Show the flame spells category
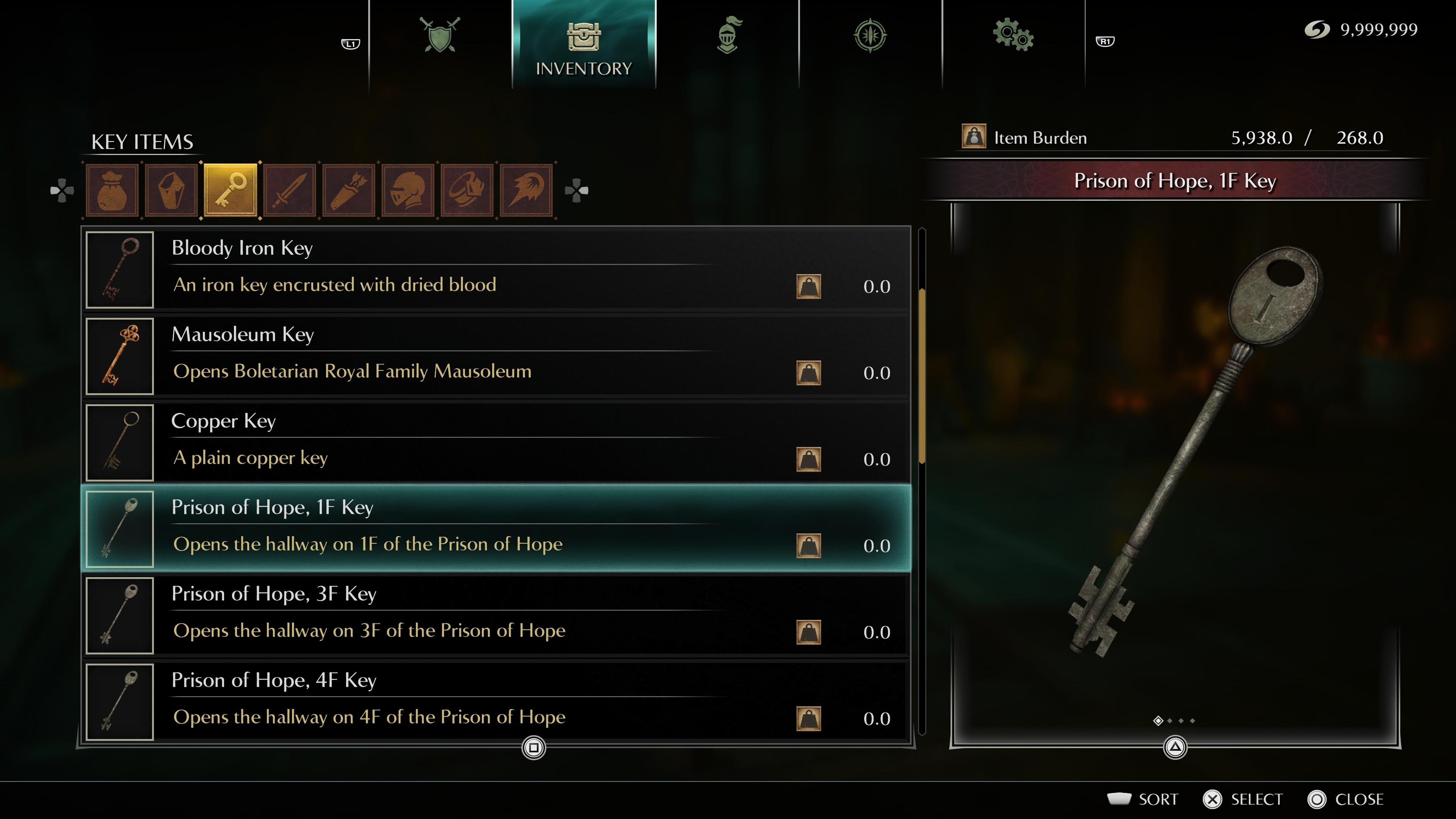The height and width of the screenshot is (819, 1456). tap(526, 190)
